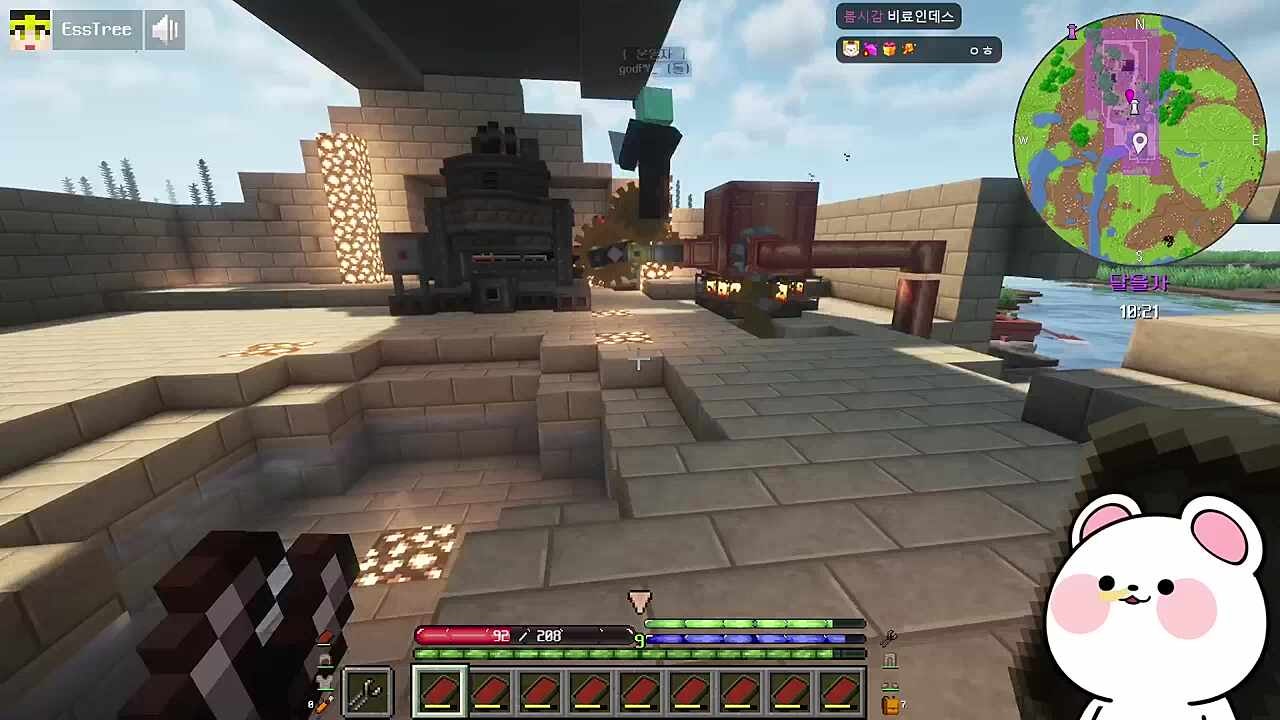
Task: Click the EssTree player name label
Action: point(96,30)
